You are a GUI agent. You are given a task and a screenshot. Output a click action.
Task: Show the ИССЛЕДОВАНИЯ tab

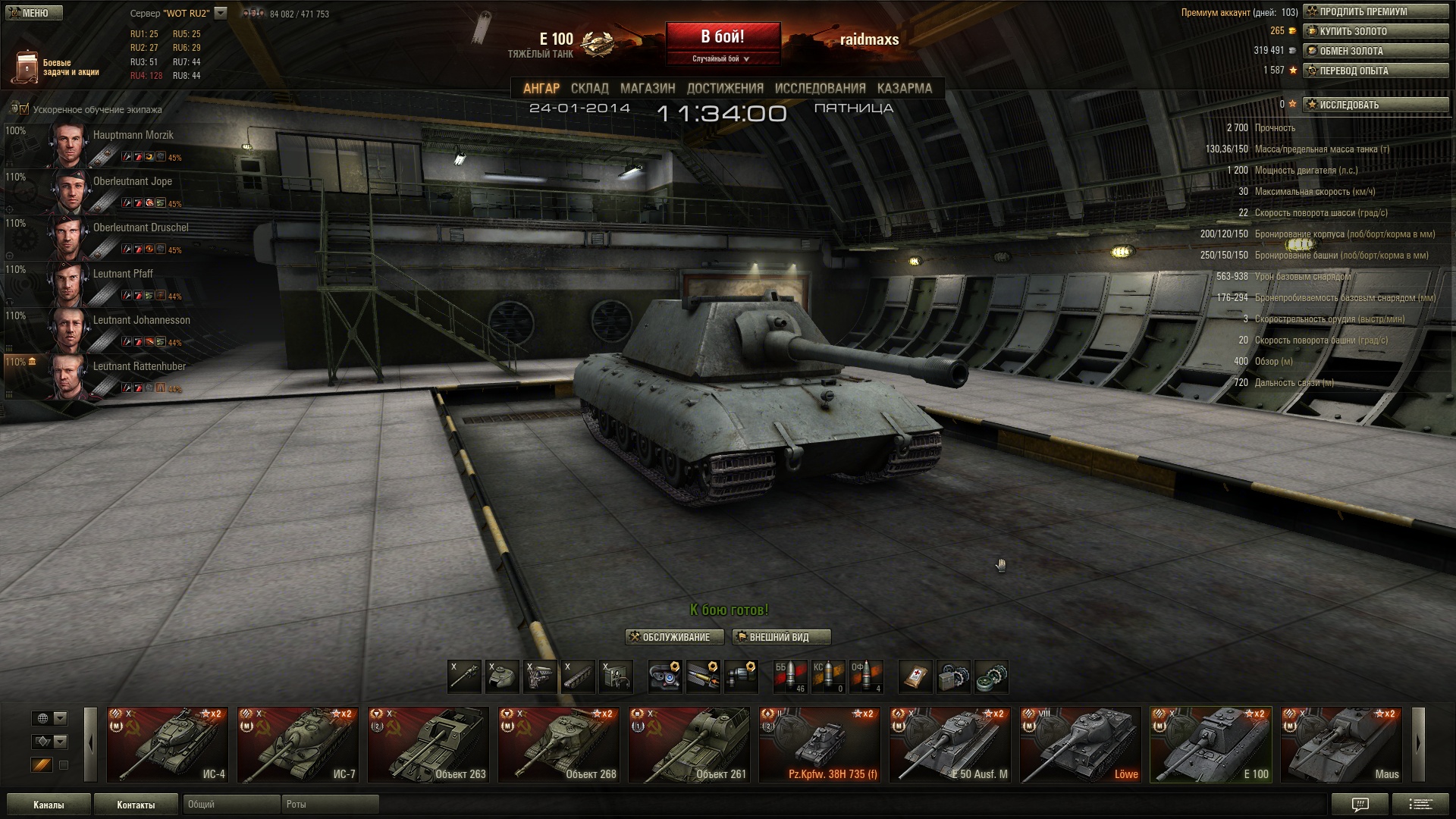820,88
